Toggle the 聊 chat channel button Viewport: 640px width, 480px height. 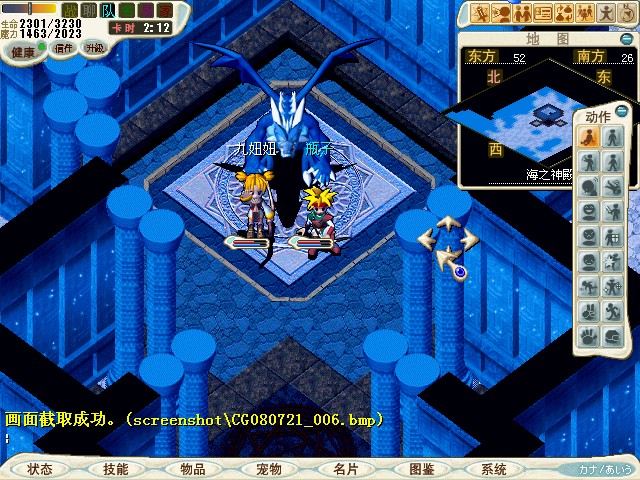tap(89, 10)
